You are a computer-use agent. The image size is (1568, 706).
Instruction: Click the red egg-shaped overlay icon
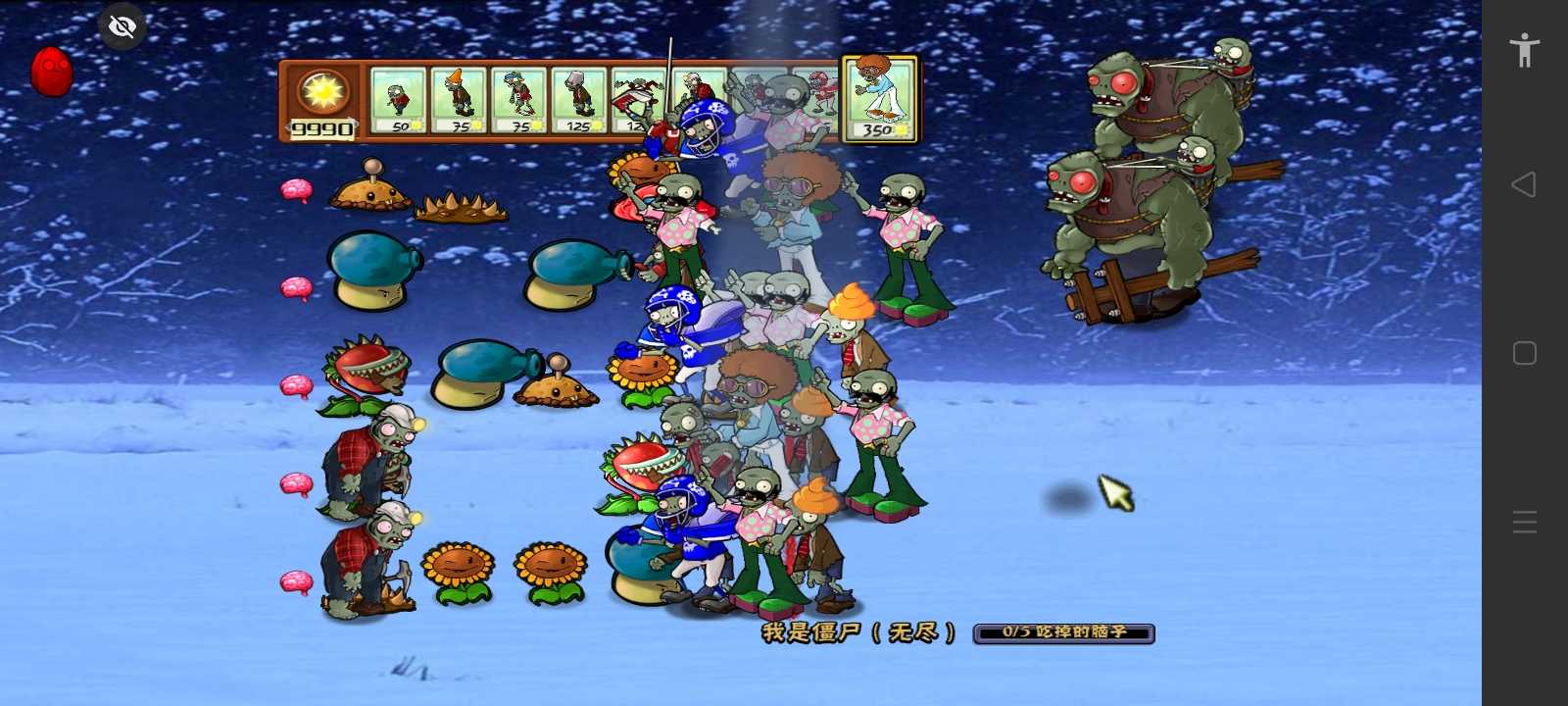tap(52, 72)
